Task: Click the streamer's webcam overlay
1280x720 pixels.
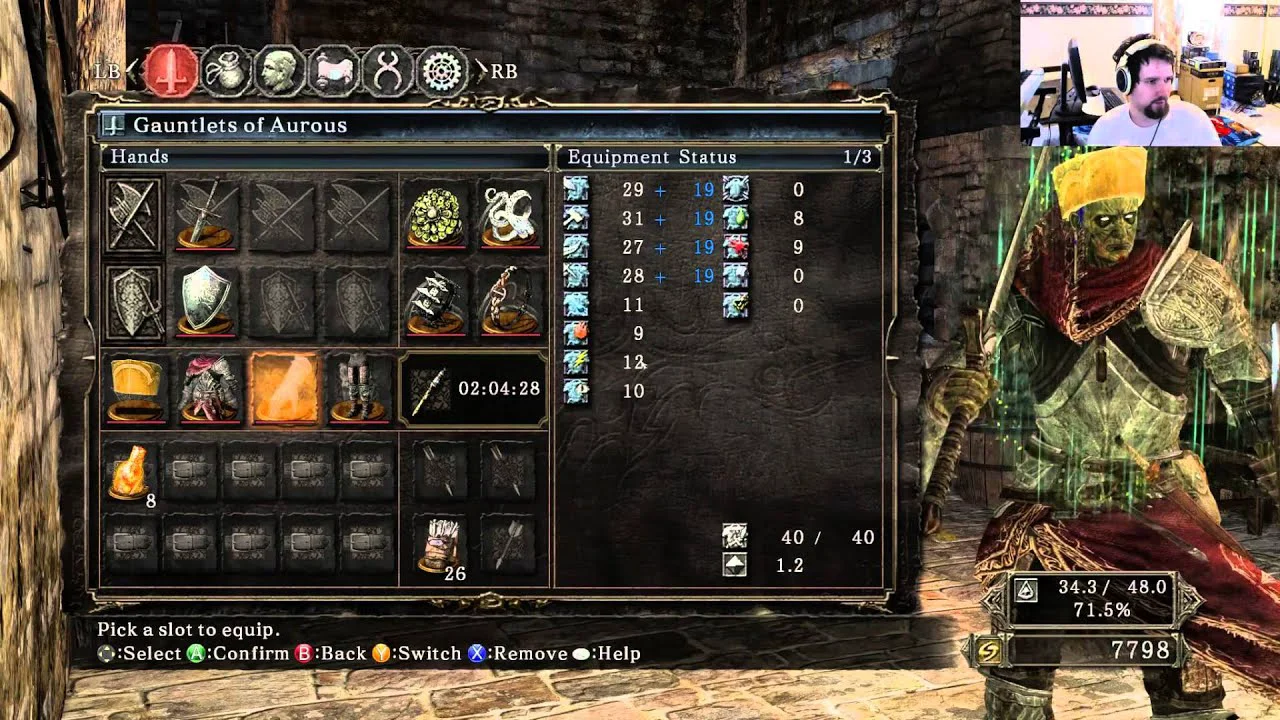Action: (1149, 74)
